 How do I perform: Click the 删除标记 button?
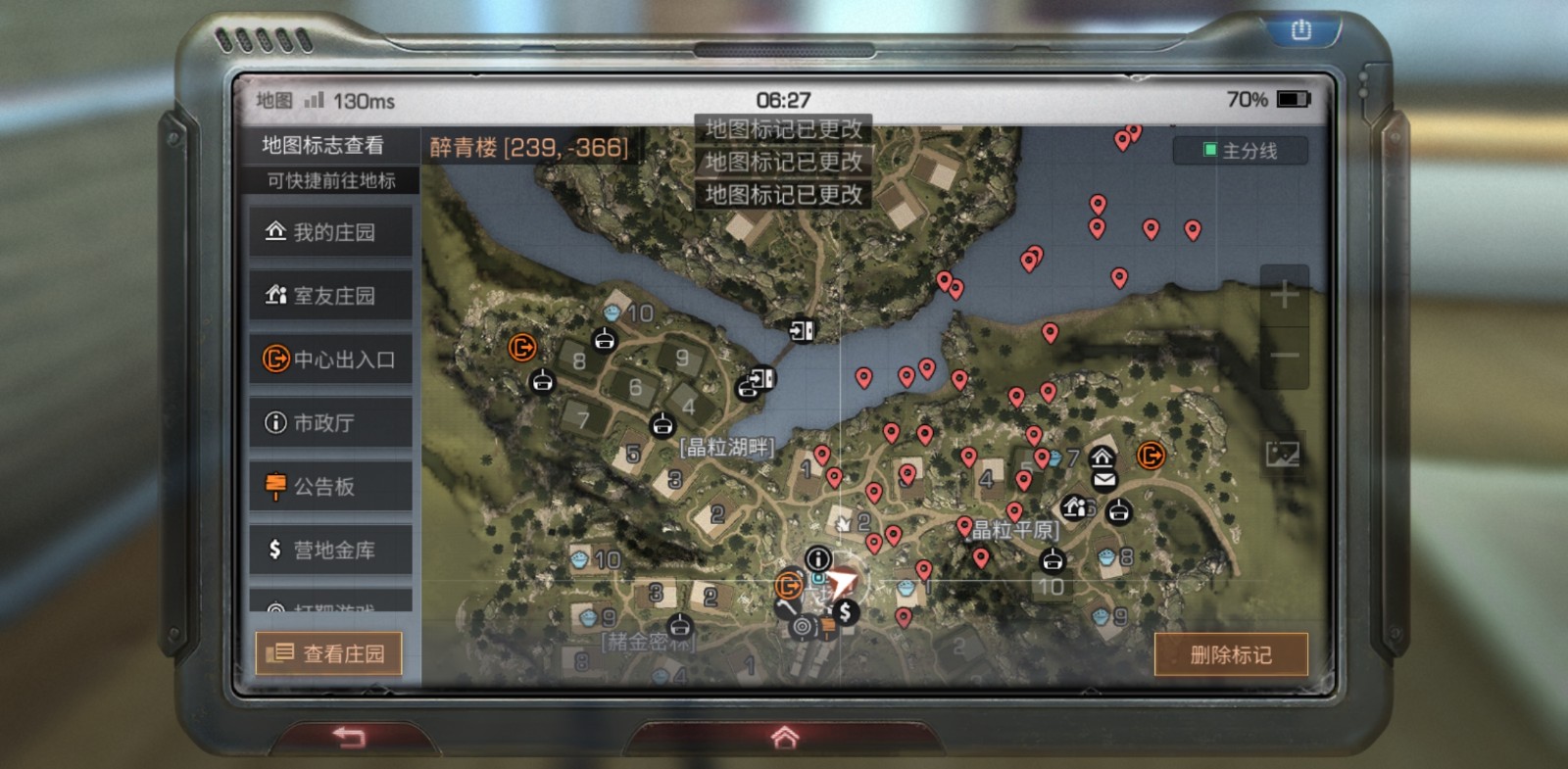click(x=1231, y=654)
